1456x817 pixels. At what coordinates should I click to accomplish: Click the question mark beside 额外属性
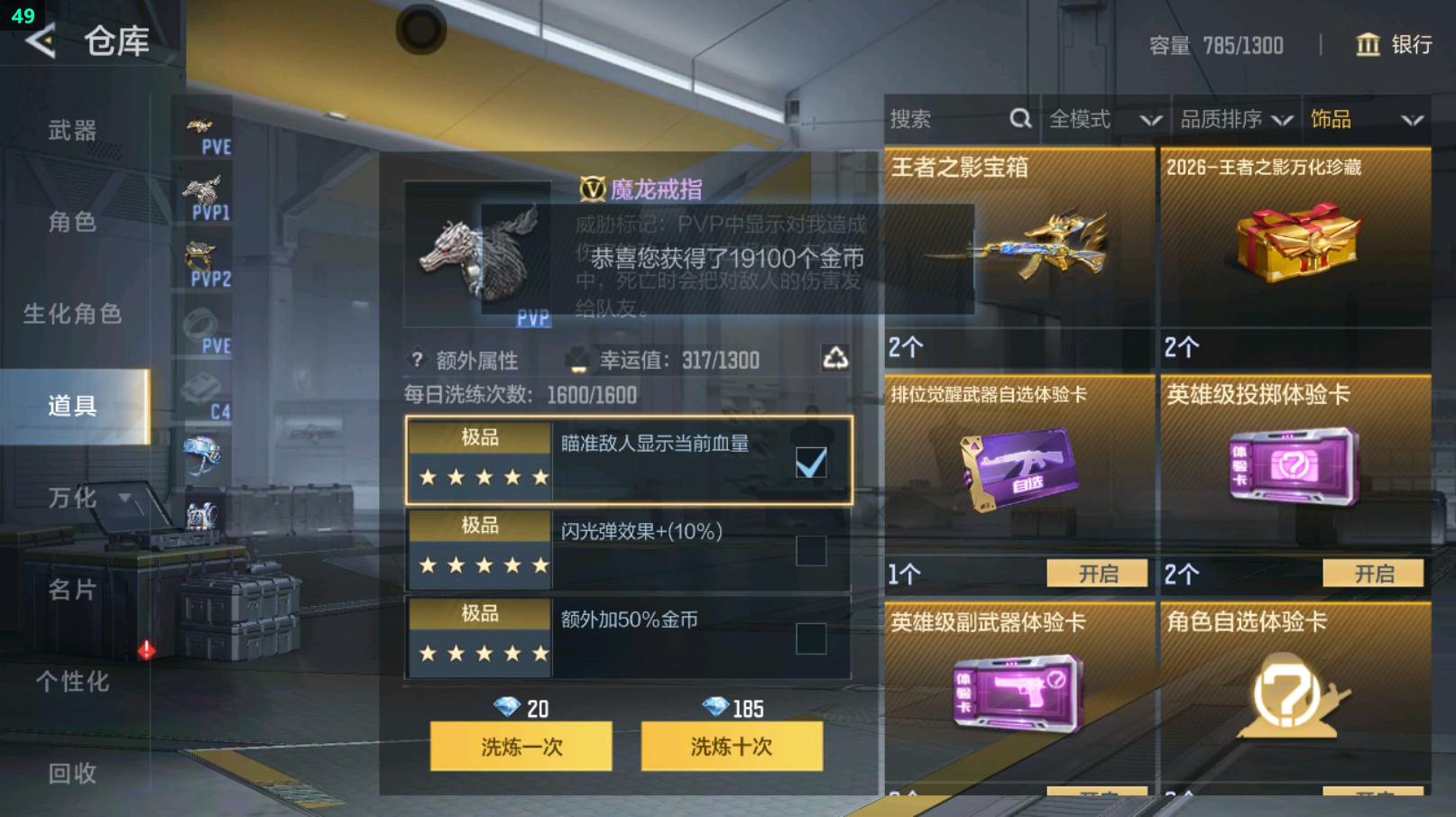click(x=415, y=359)
